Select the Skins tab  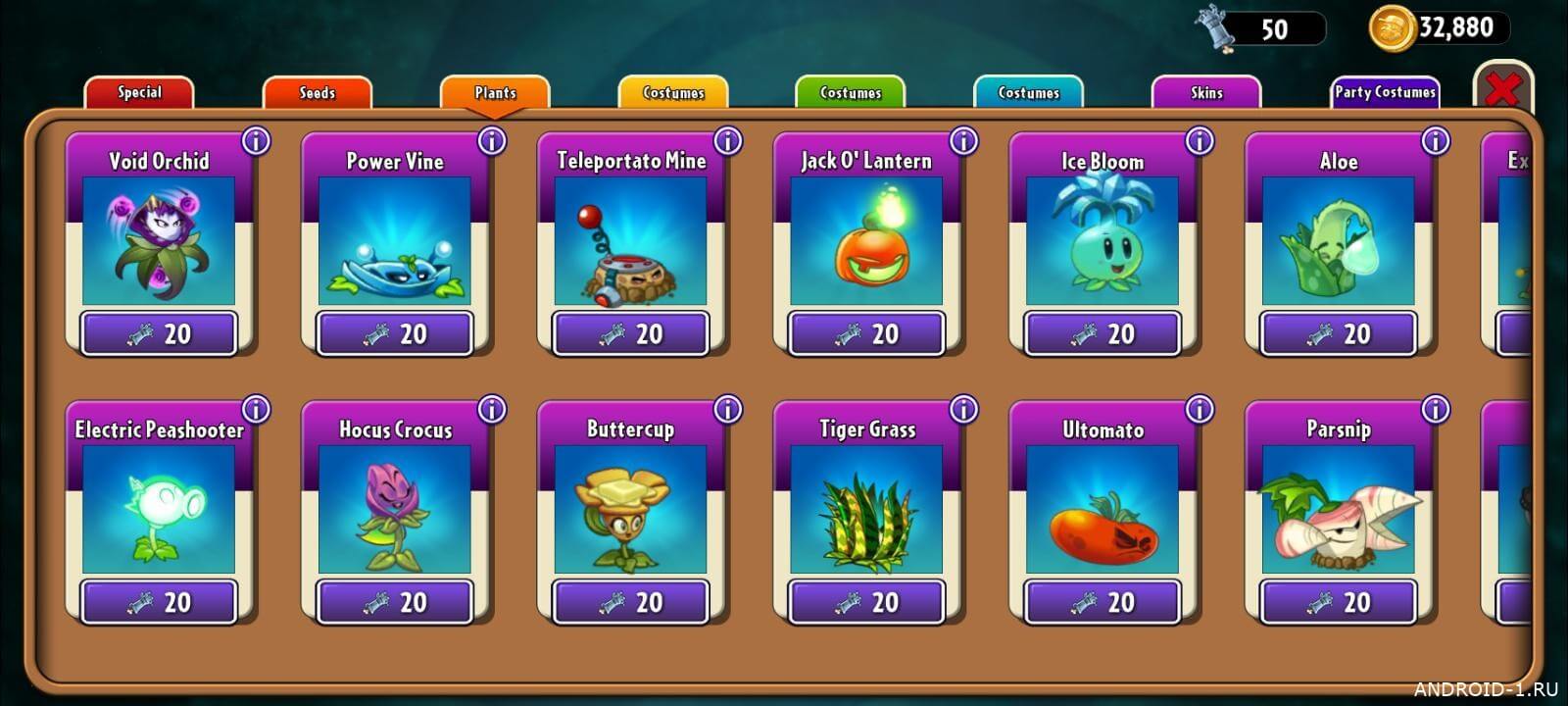tap(1205, 92)
